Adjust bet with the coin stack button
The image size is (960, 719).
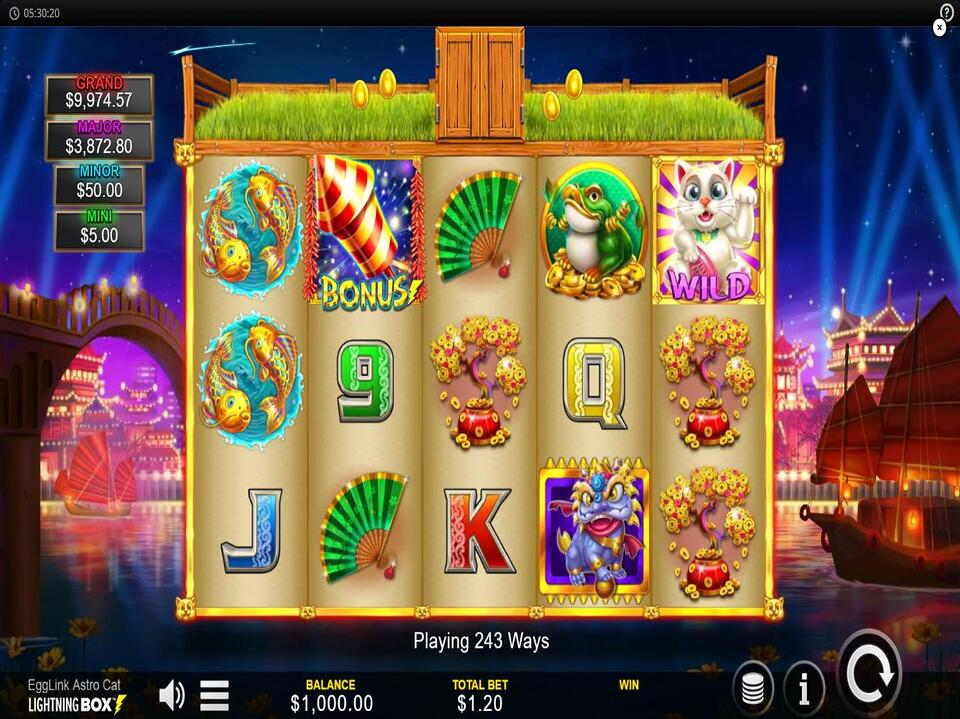[753, 688]
